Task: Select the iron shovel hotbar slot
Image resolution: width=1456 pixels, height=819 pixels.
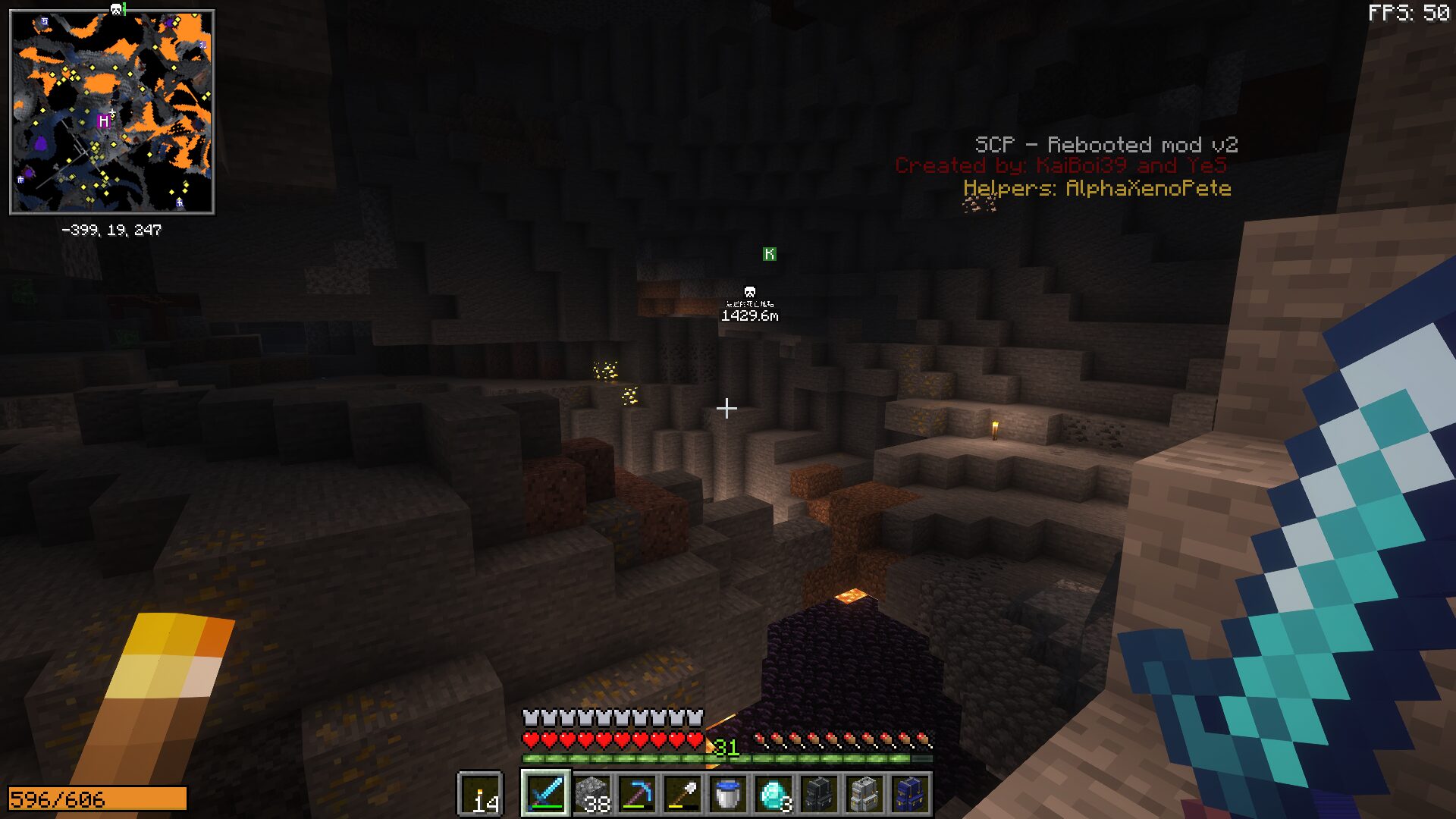Action: [x=682, y=794]
